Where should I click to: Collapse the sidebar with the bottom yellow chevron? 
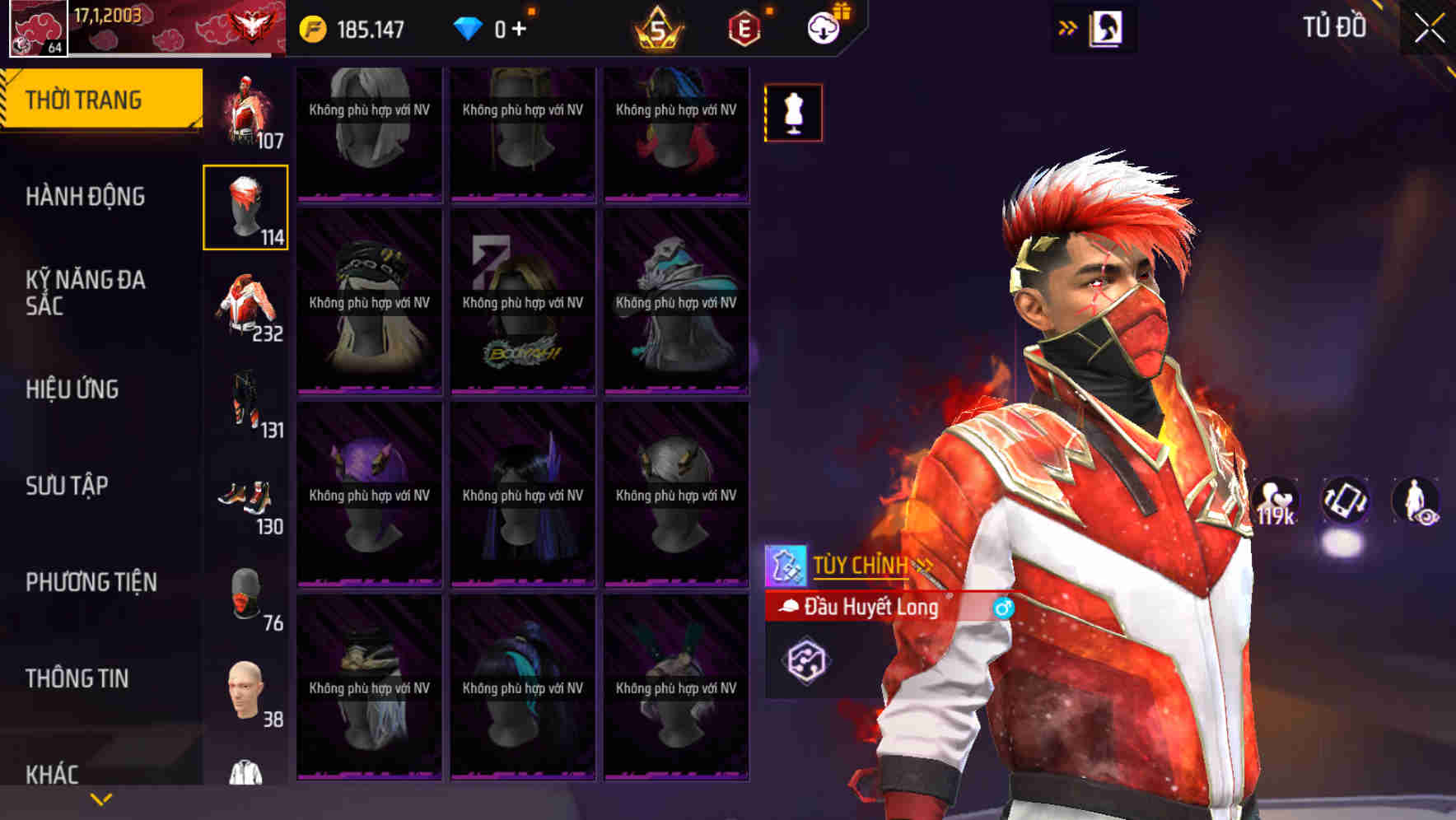click(100, 799)
